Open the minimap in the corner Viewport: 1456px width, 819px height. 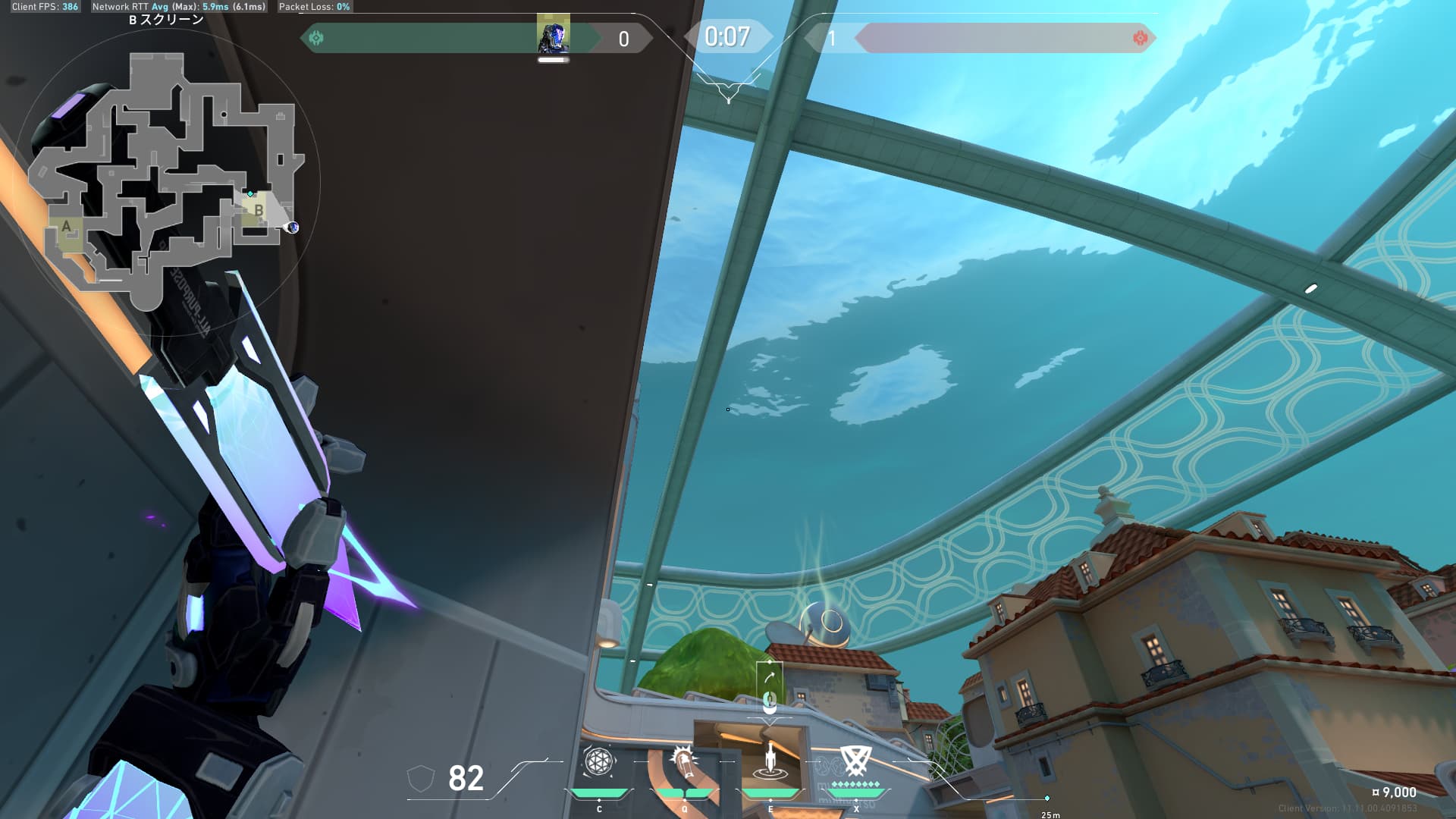[167, 182]
